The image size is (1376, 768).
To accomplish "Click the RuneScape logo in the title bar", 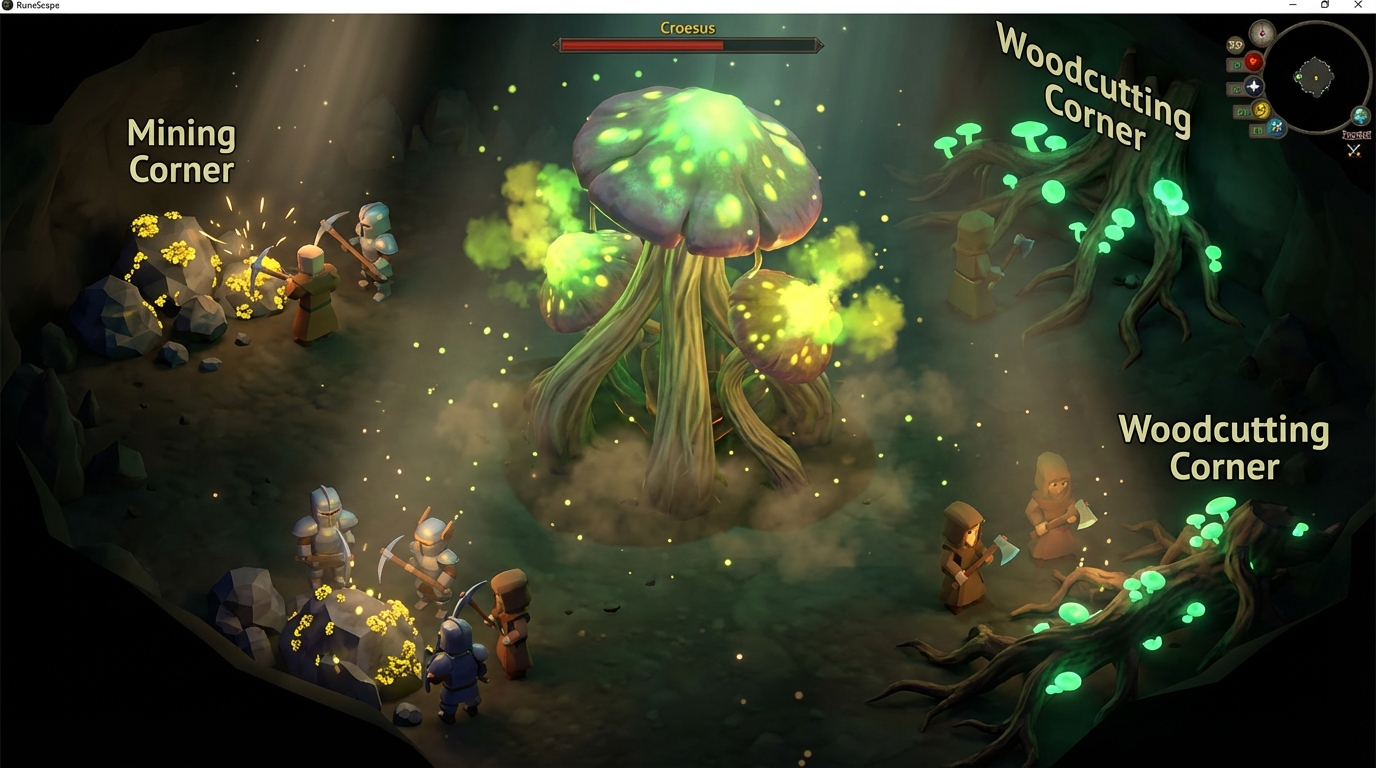I will (x=8, y=4).
